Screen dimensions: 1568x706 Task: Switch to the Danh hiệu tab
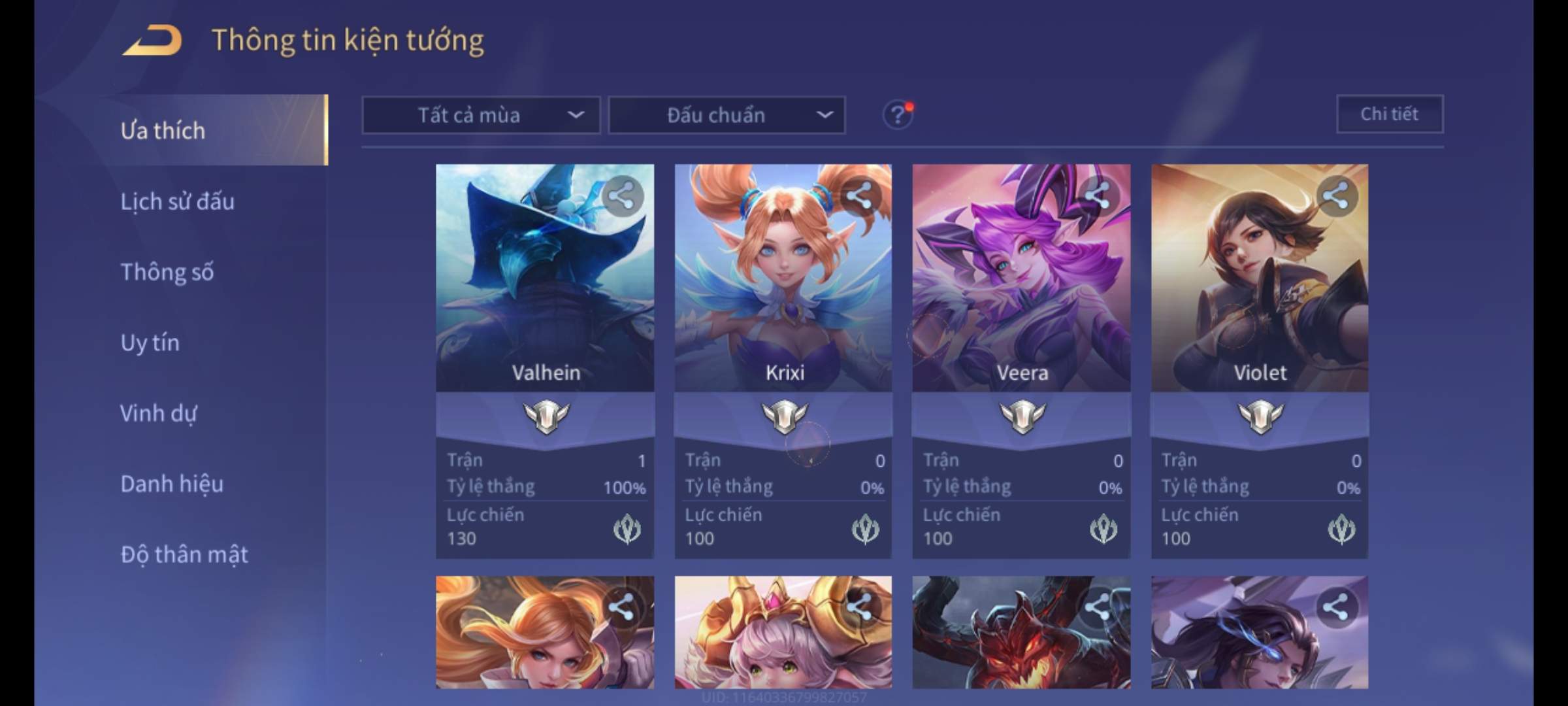[172, 484]
